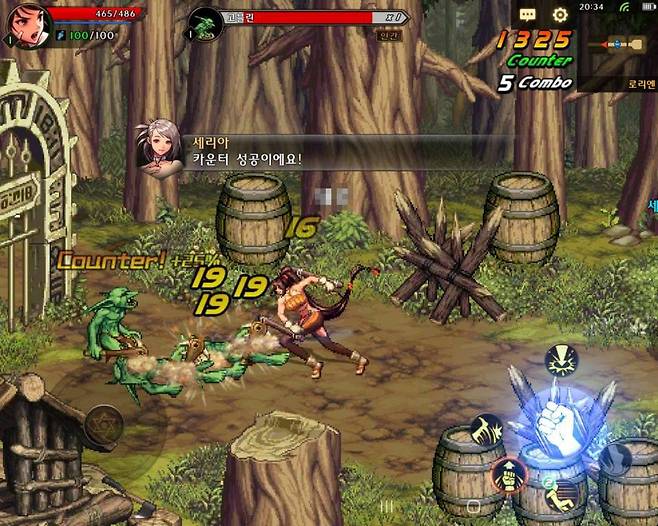Tap the goblin enemy target portrait

pos(207,22)
